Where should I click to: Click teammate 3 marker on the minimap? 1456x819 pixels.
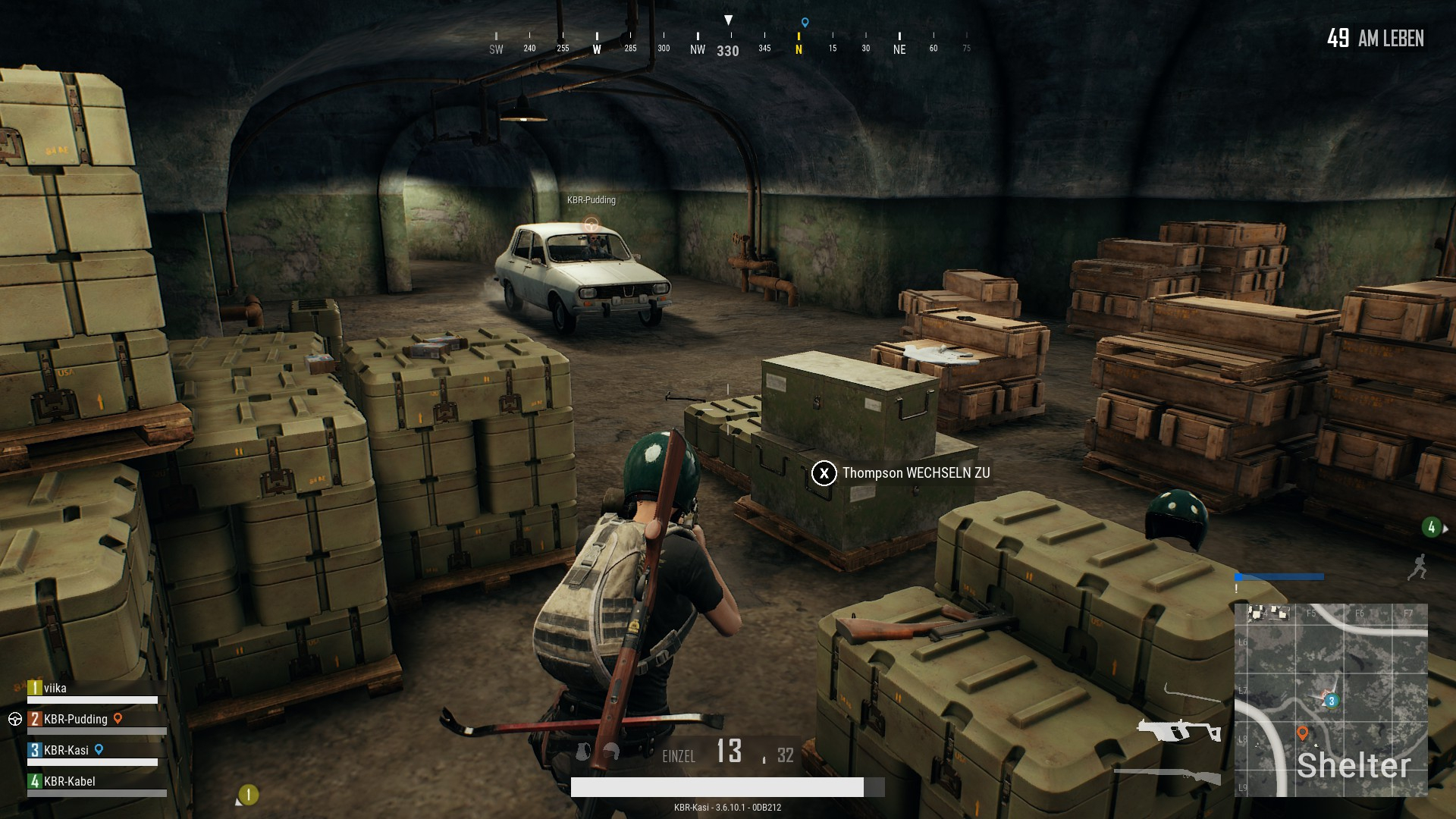(1332, 701)
